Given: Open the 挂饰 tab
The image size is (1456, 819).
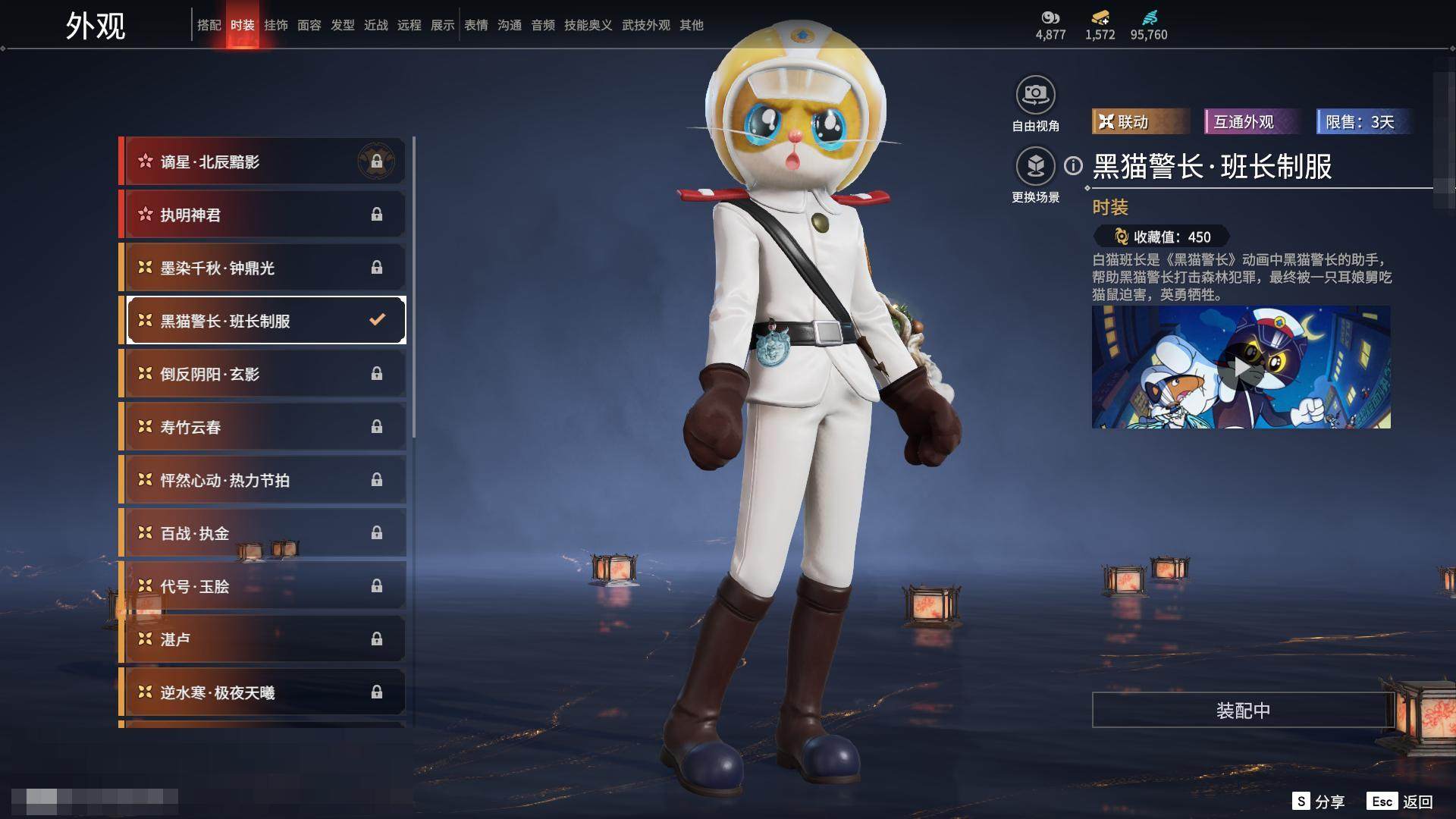Looking at the screenshot, I should coord(276,25).
